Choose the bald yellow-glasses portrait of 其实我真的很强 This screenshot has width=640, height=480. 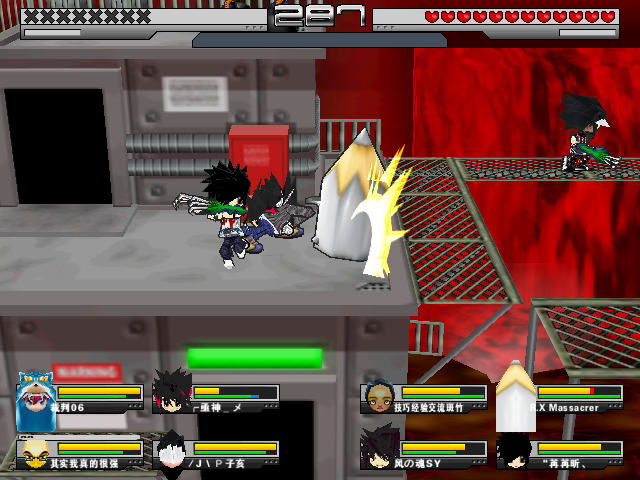[x=36, y=453]
